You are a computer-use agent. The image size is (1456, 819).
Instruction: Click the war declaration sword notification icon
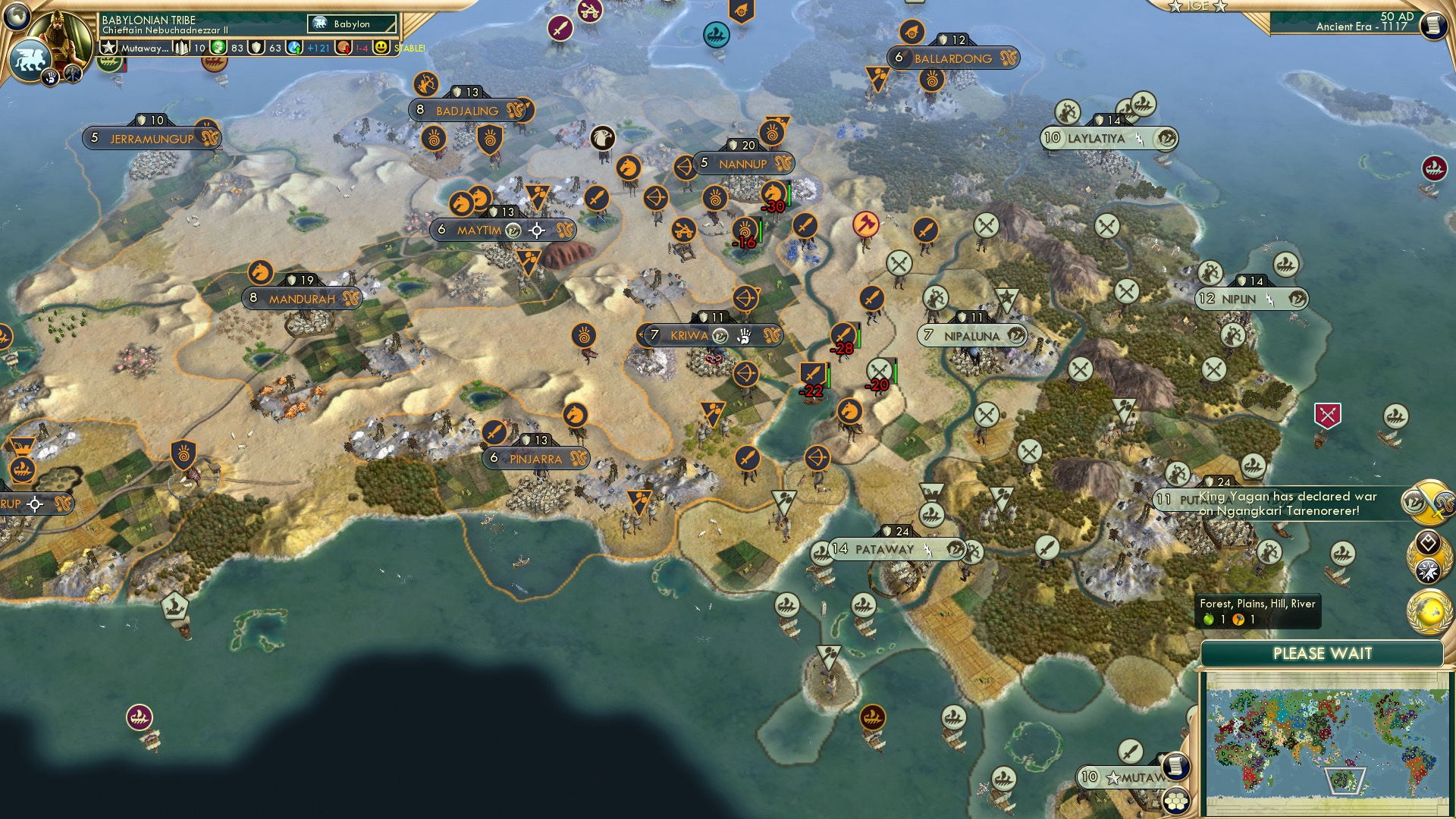[1430, 500]
